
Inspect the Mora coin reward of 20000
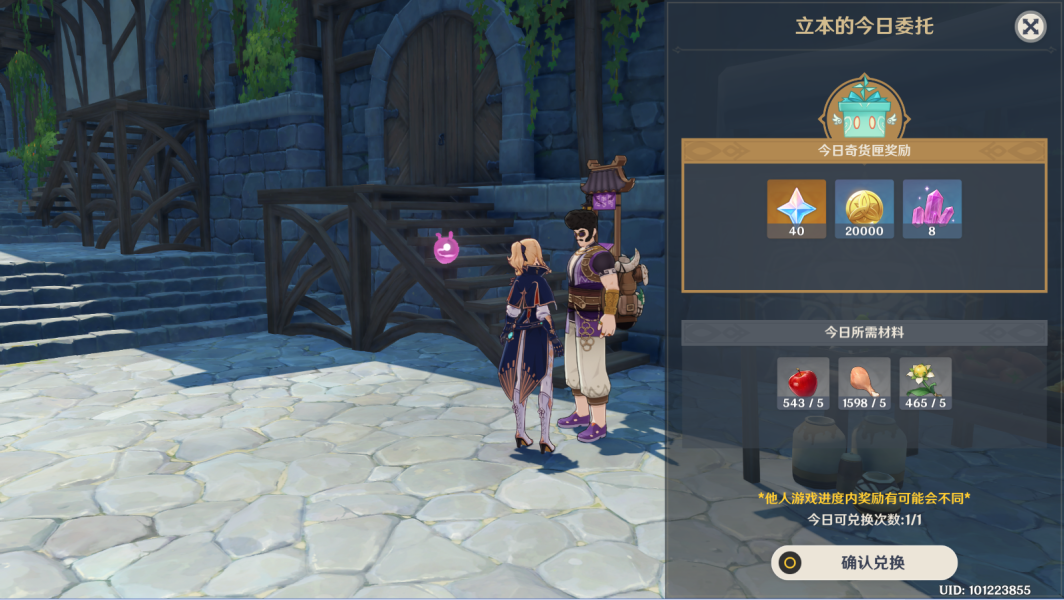[864, 208]
